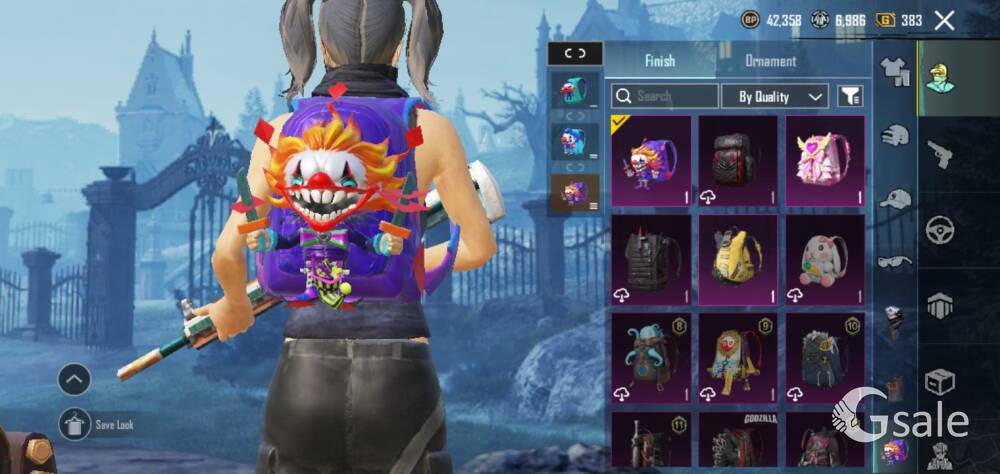Click the swap arrows button above presets
Viewport: 1000px width, 474px height.
(x=575, y=54)
